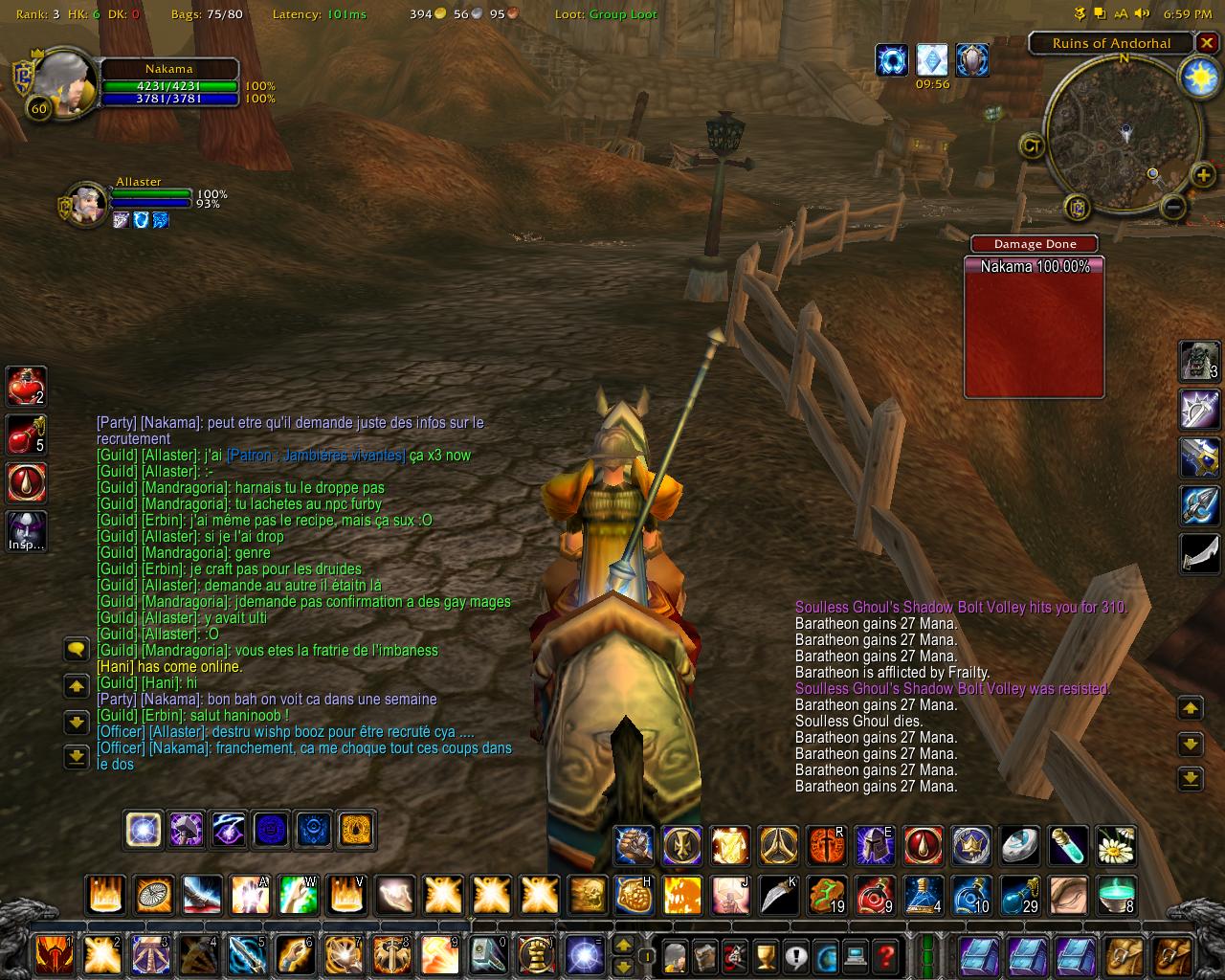The height and width of the screenshot is (980, 1225).
Task: Select the shield buff icon beside the minimap
Action: click(x=972, y=60)
